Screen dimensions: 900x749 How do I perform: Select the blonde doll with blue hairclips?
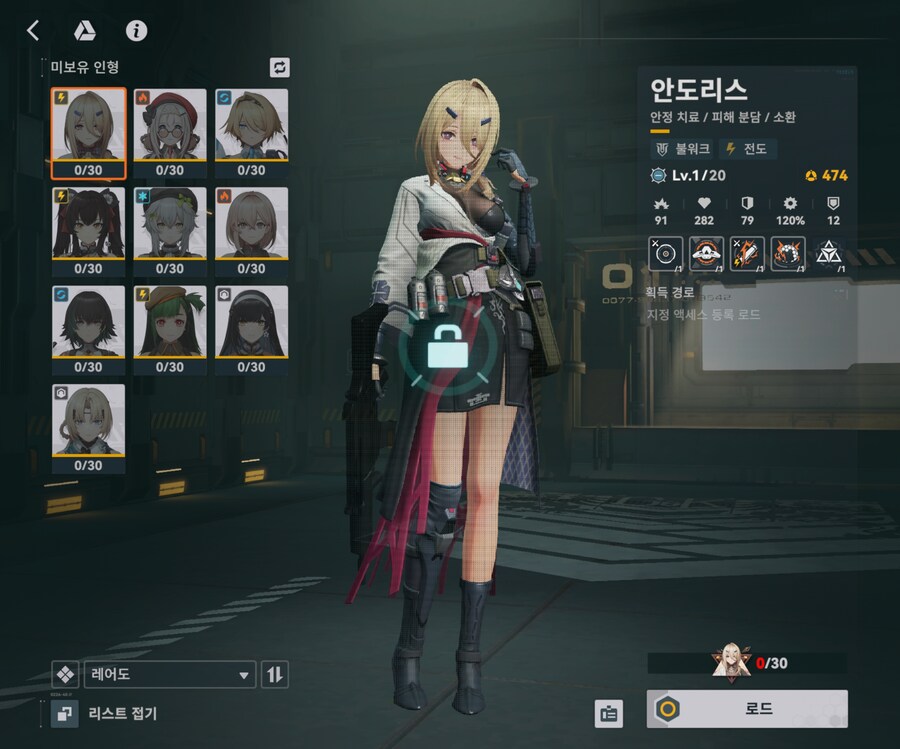tap(88, 133)
